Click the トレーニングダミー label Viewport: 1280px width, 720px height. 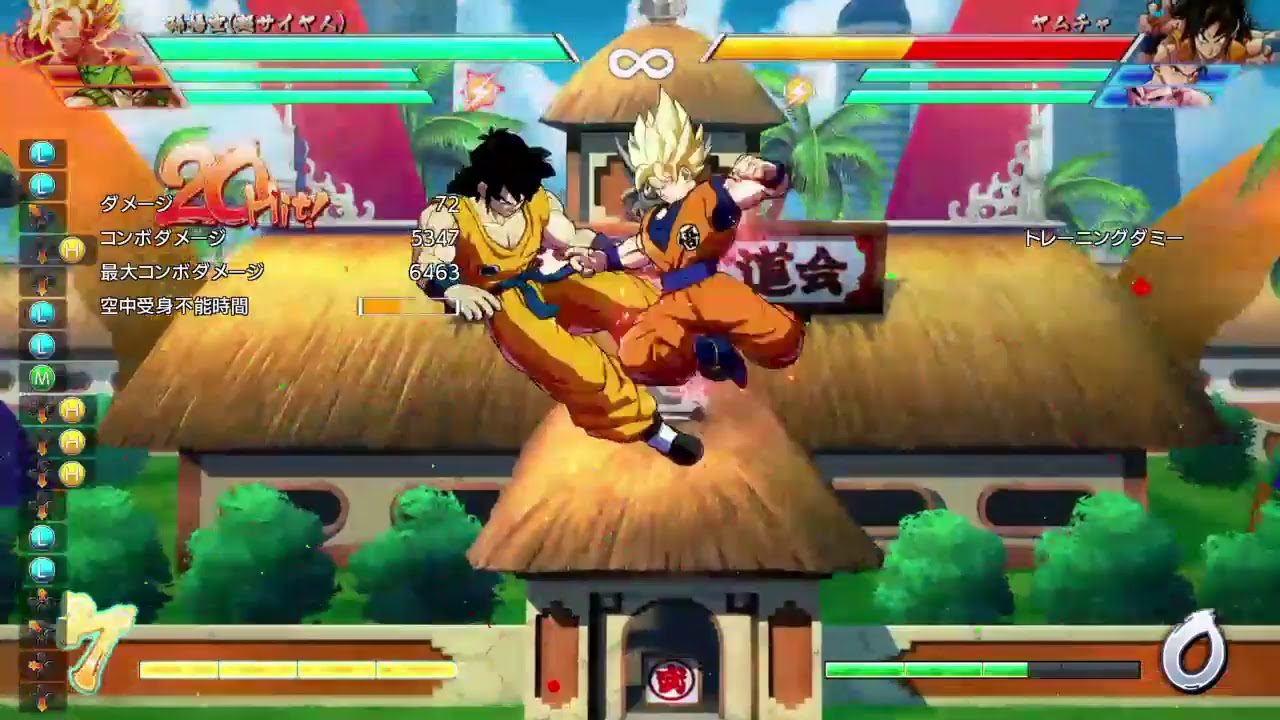tap(1102, 238)
